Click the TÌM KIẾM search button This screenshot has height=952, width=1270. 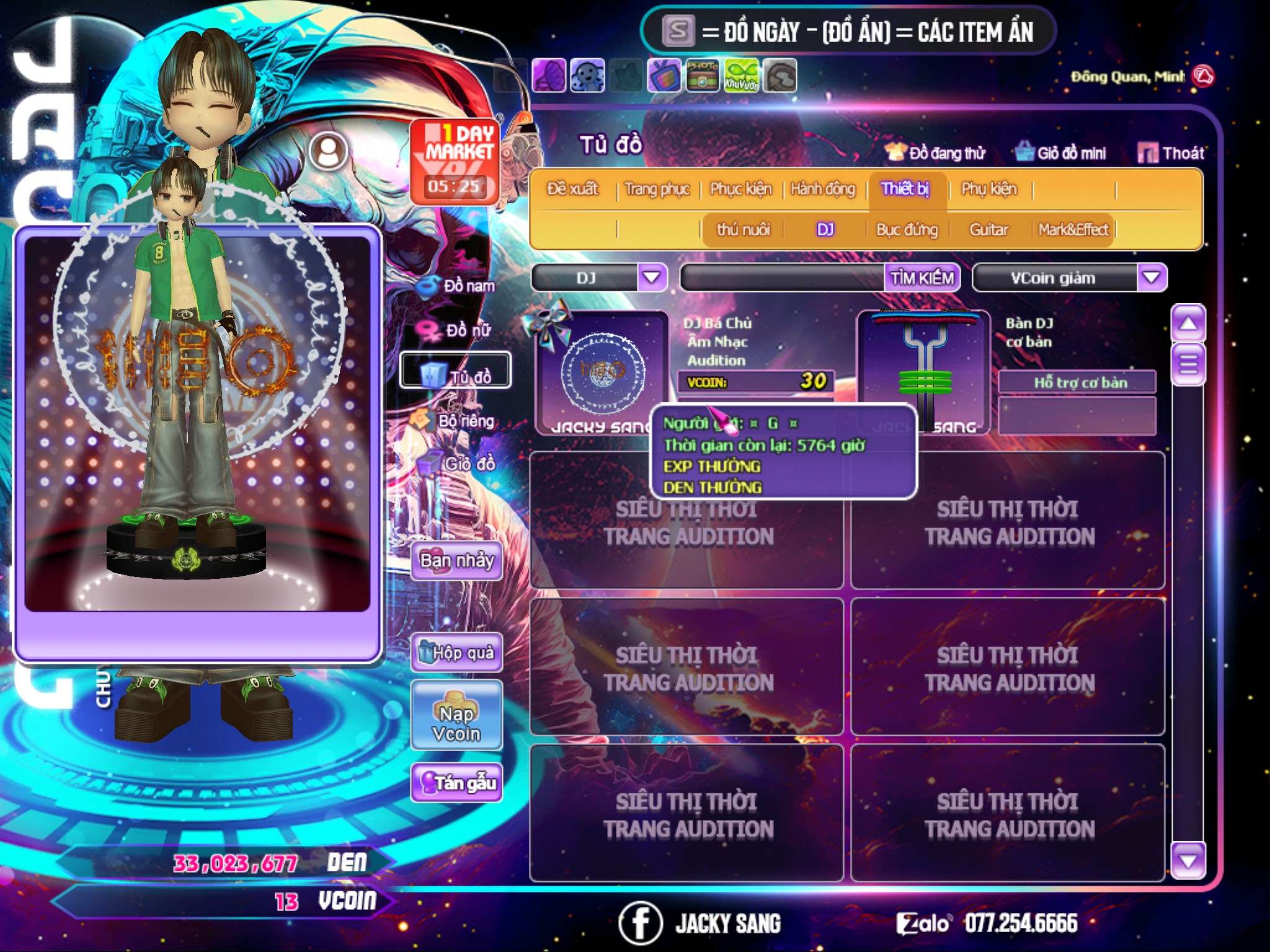[x=921, y=278]
